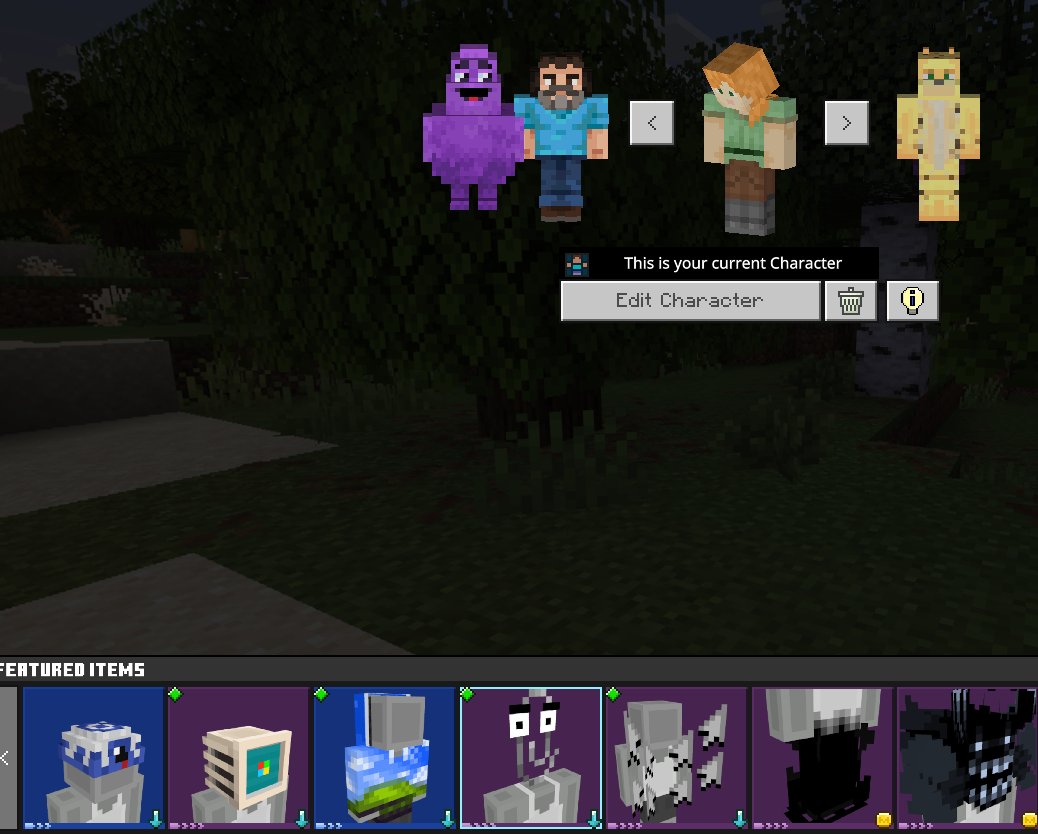View the black toothy monster mask item
This screenshot has width=1038, height=834.
click(967, 758)
